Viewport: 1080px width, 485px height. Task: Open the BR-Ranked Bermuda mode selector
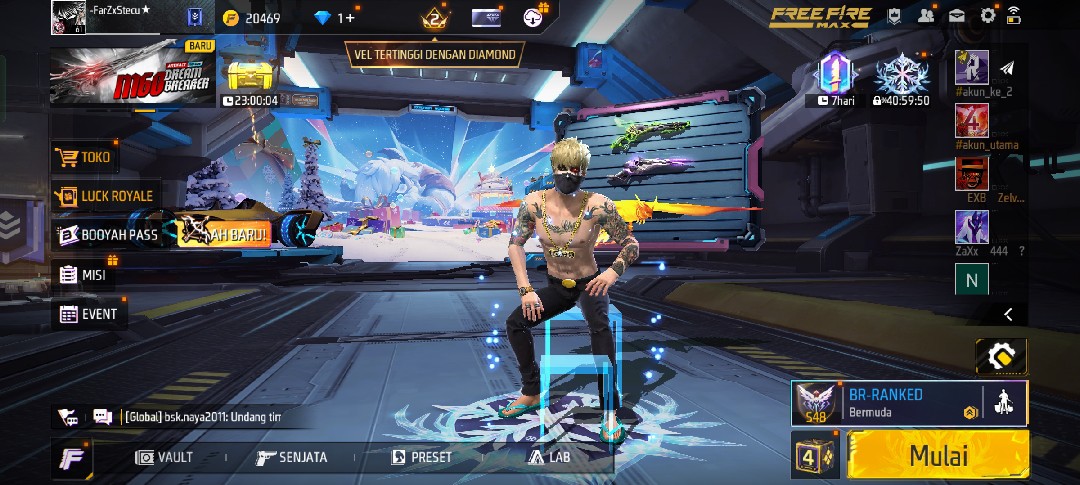coord(885,402)
